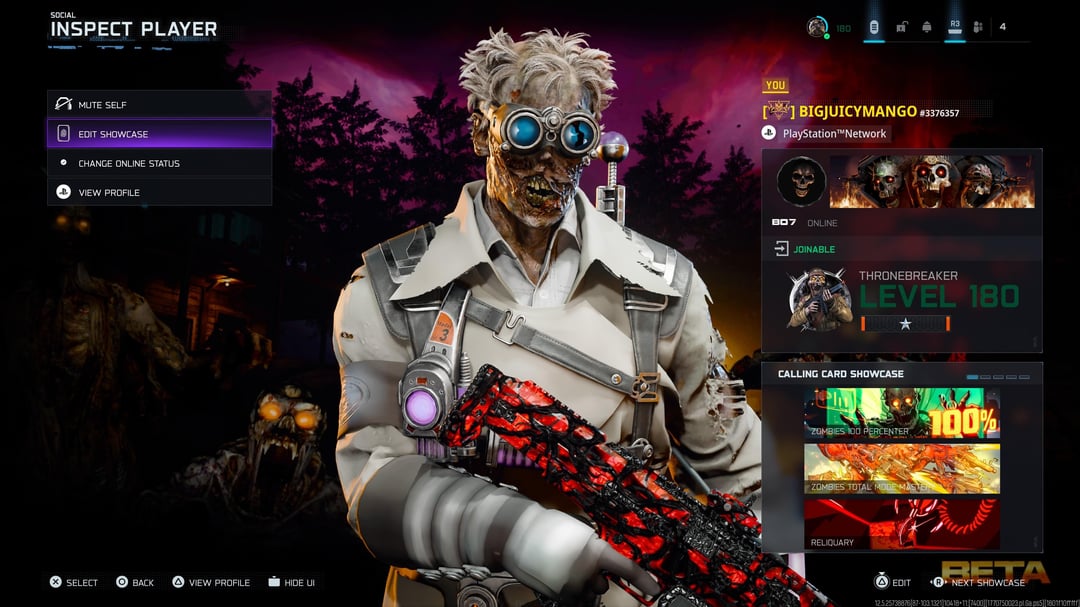Viewport: 1080px width, 607px height.
Task: Choose the Reliquary calling card
Action: pos(901,525)
